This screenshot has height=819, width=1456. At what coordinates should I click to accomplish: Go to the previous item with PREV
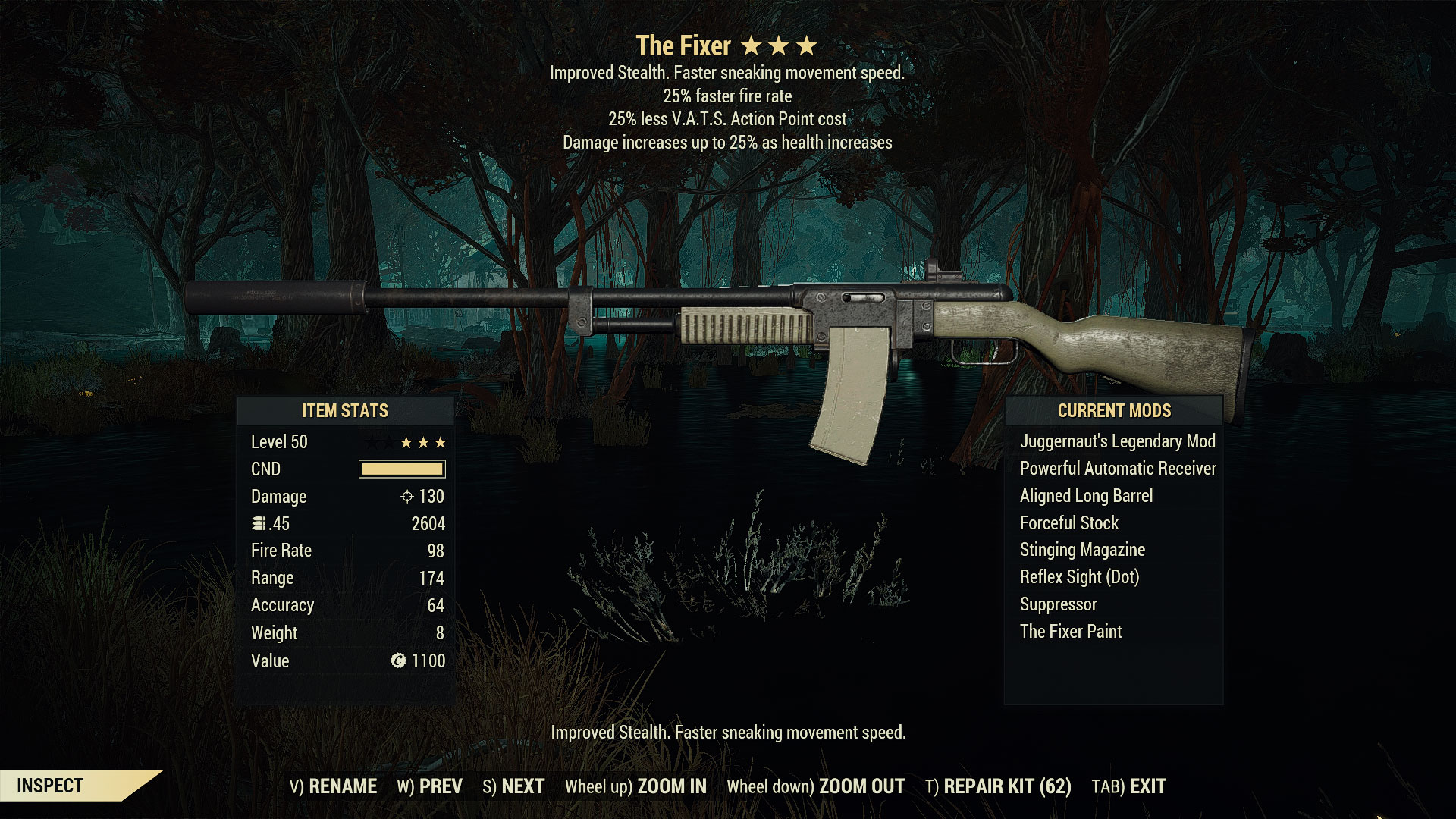[x=429, y=786]
